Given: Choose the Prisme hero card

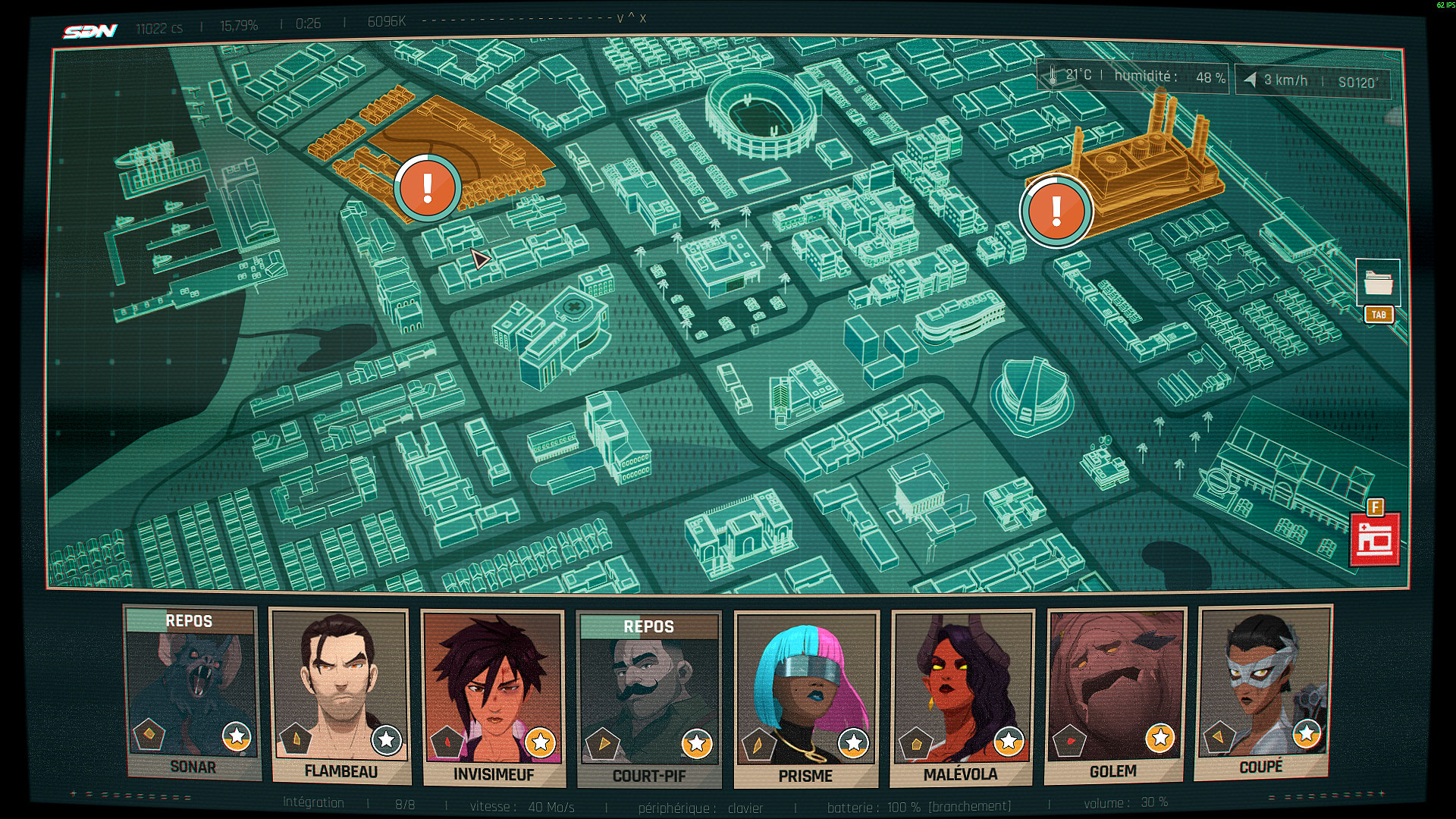Looking at the screenshot, I should [x=806, y=699].
